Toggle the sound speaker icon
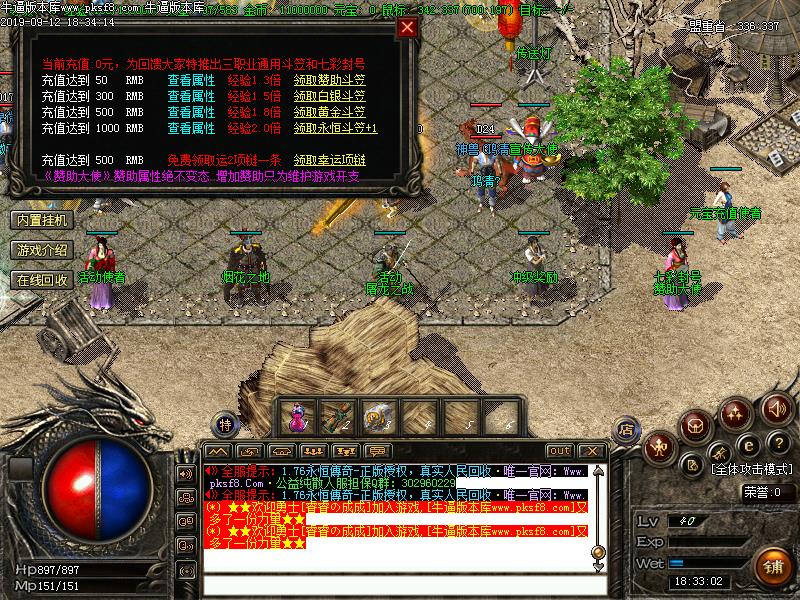 pos(776,410)
